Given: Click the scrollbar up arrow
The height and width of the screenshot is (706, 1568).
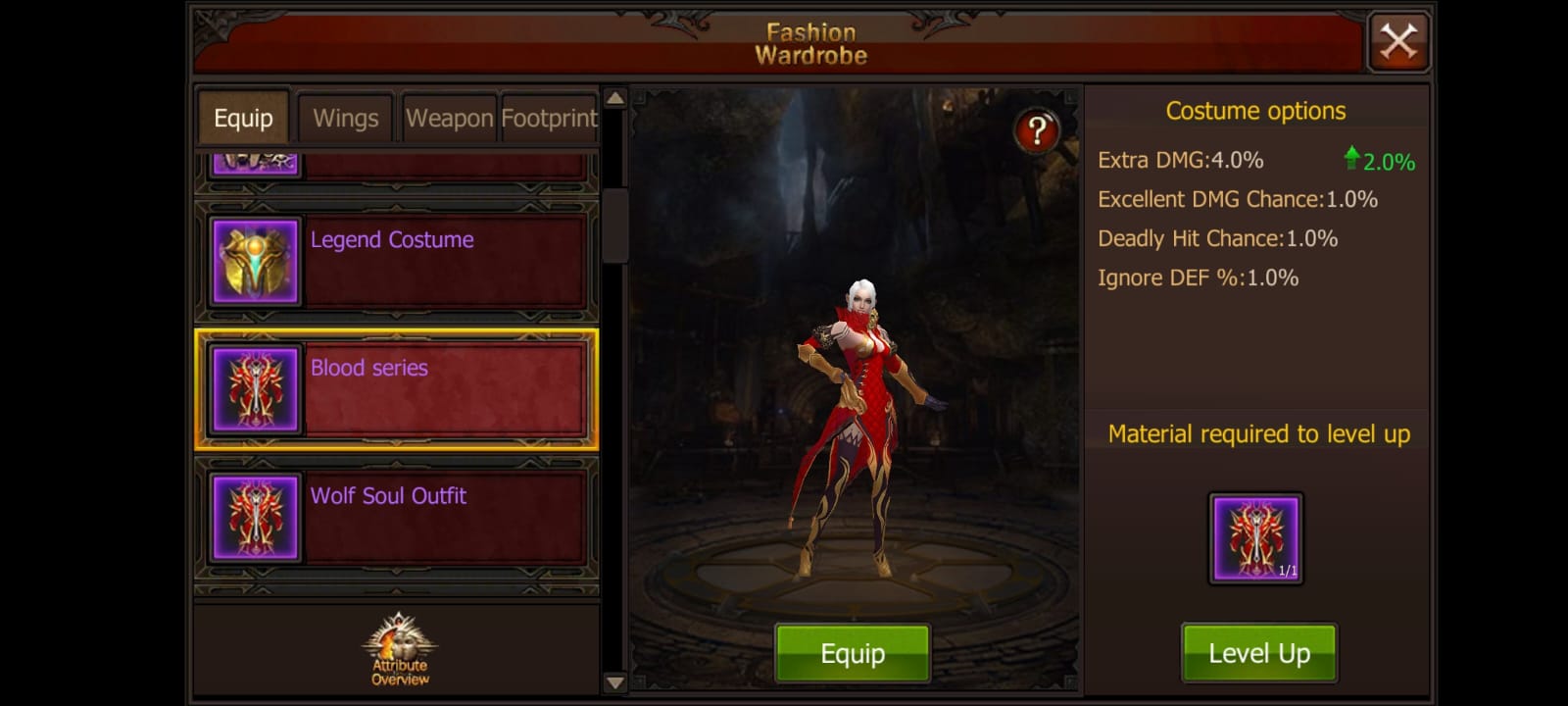Looking at the screenshot, I should pos(612,98).
